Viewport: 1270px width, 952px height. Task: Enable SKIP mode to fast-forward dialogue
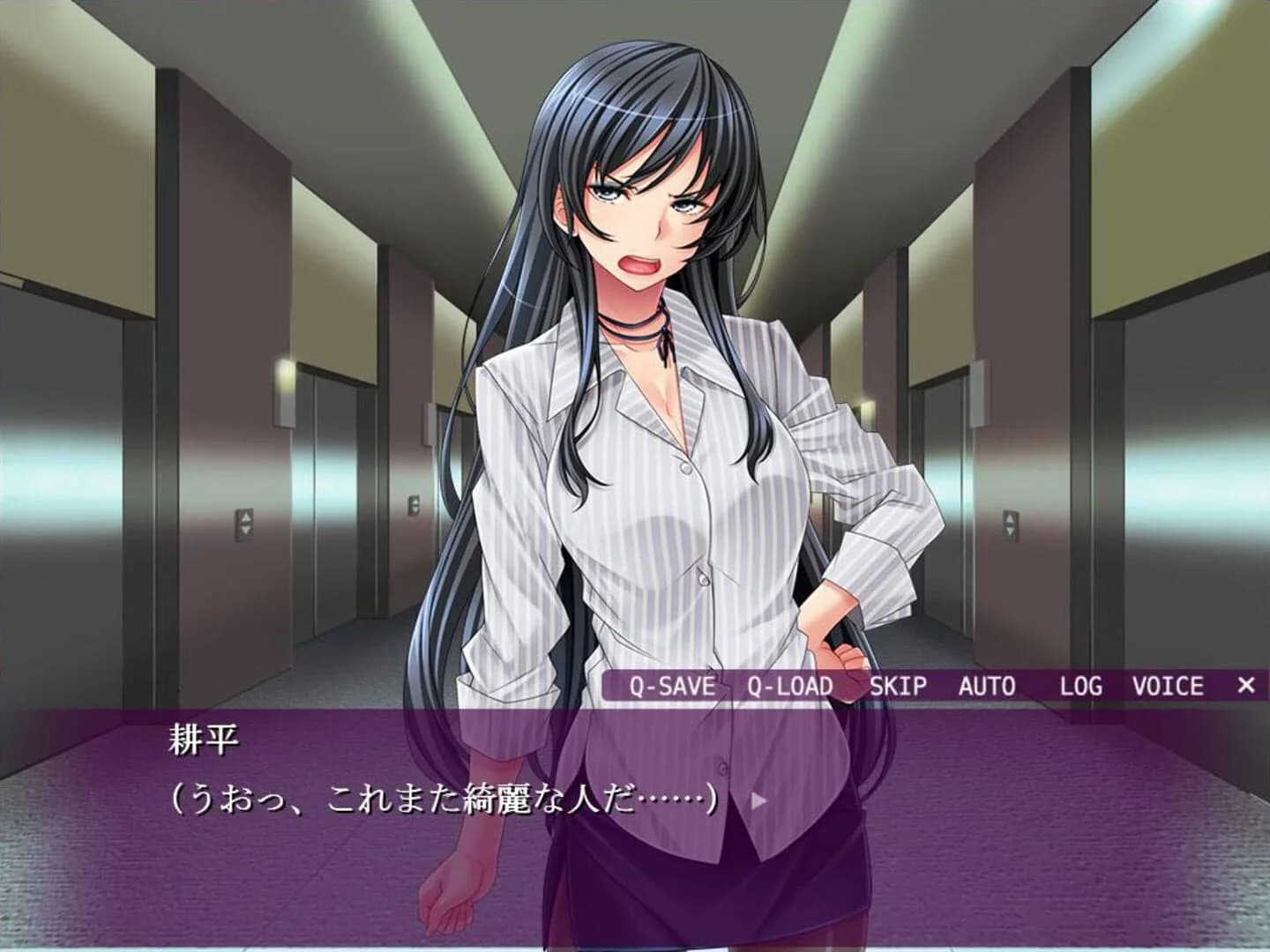pos(900,686)
